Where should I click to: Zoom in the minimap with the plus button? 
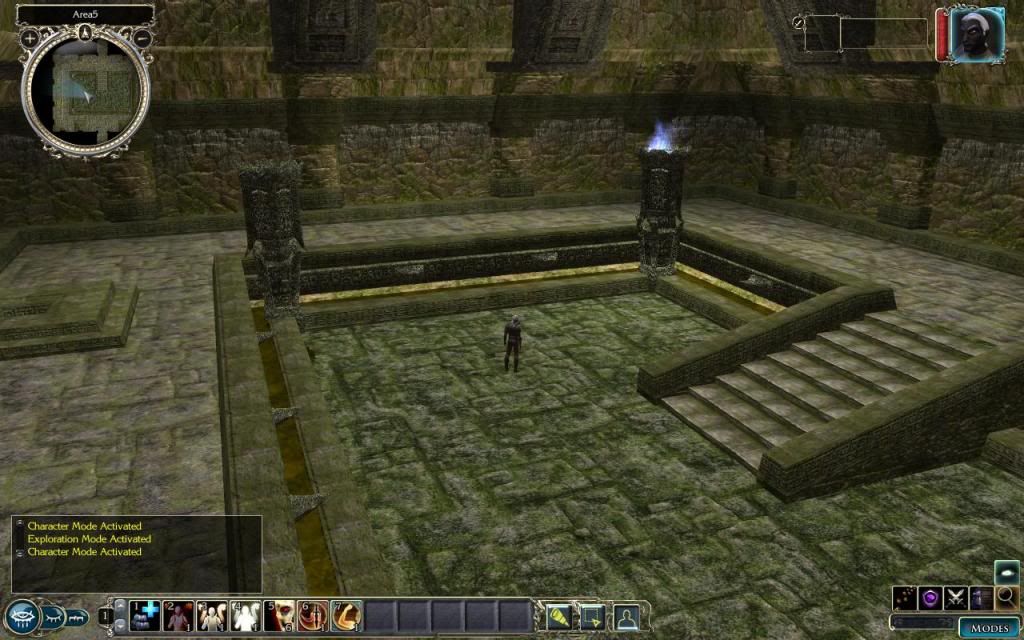tap(30, 38)
